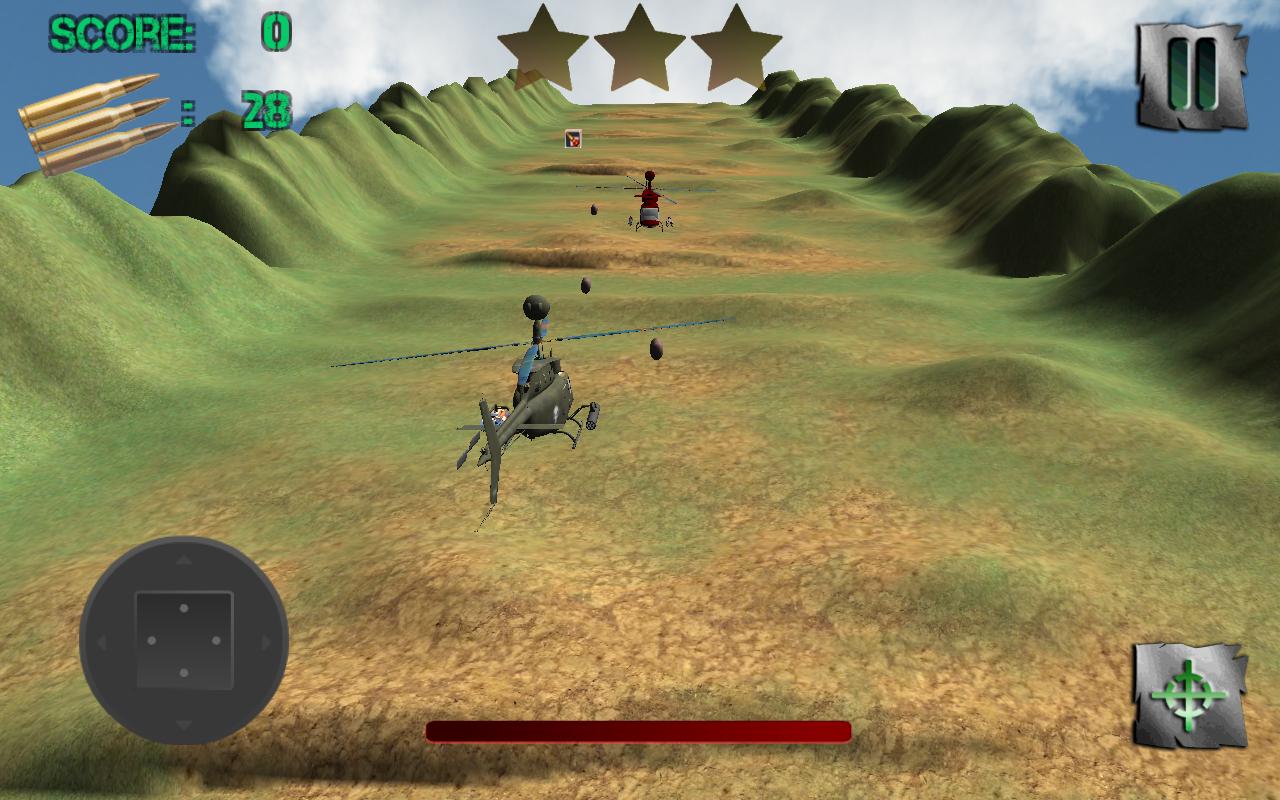The height and width of the screenshot is (800, 1280).
Task: Select the player's gray helicopter
Action: pos(545,400)
